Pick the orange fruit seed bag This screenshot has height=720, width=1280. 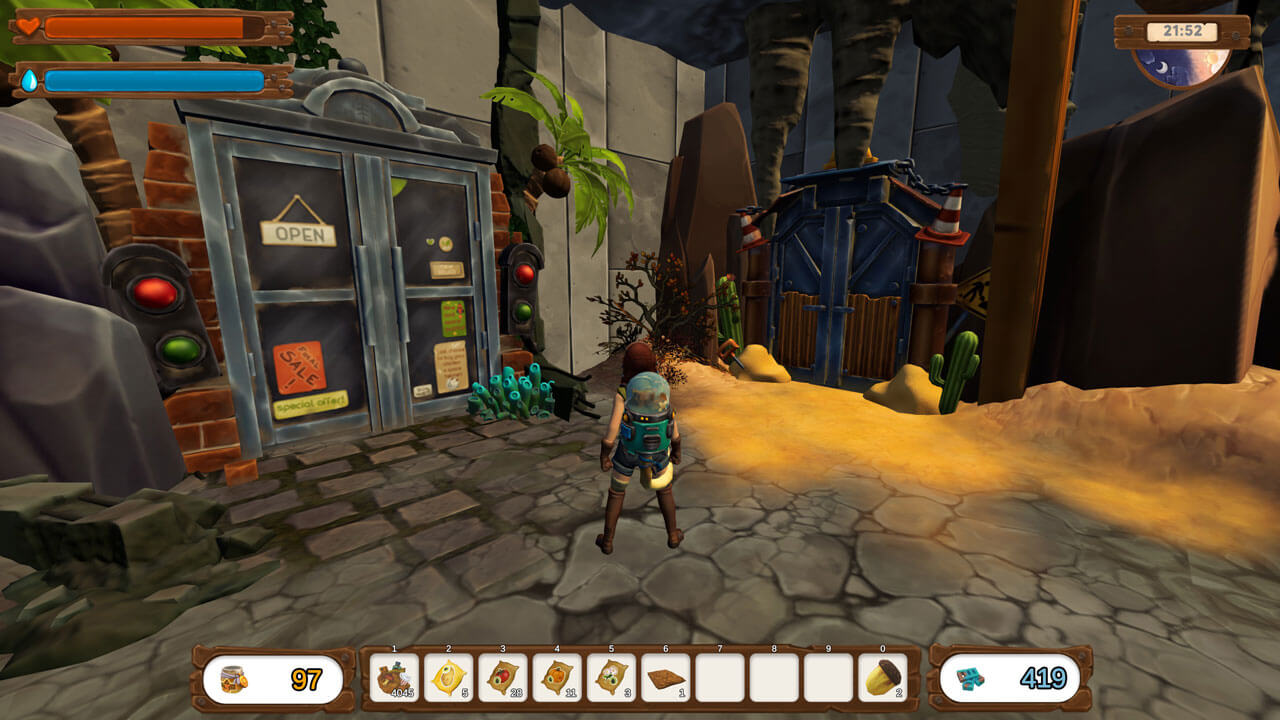557,678
